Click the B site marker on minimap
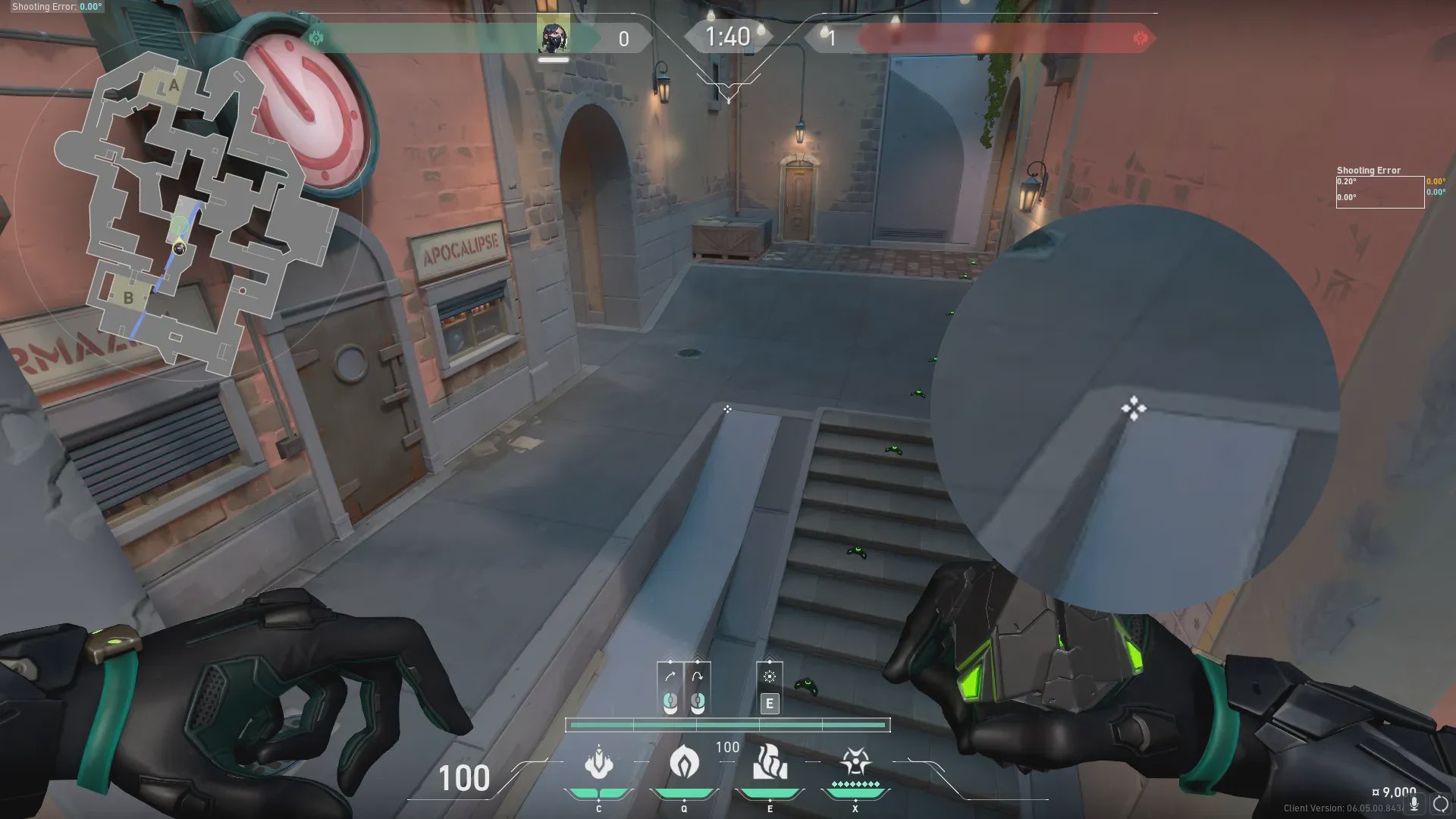1456x819 pixels. coord(127,297)
